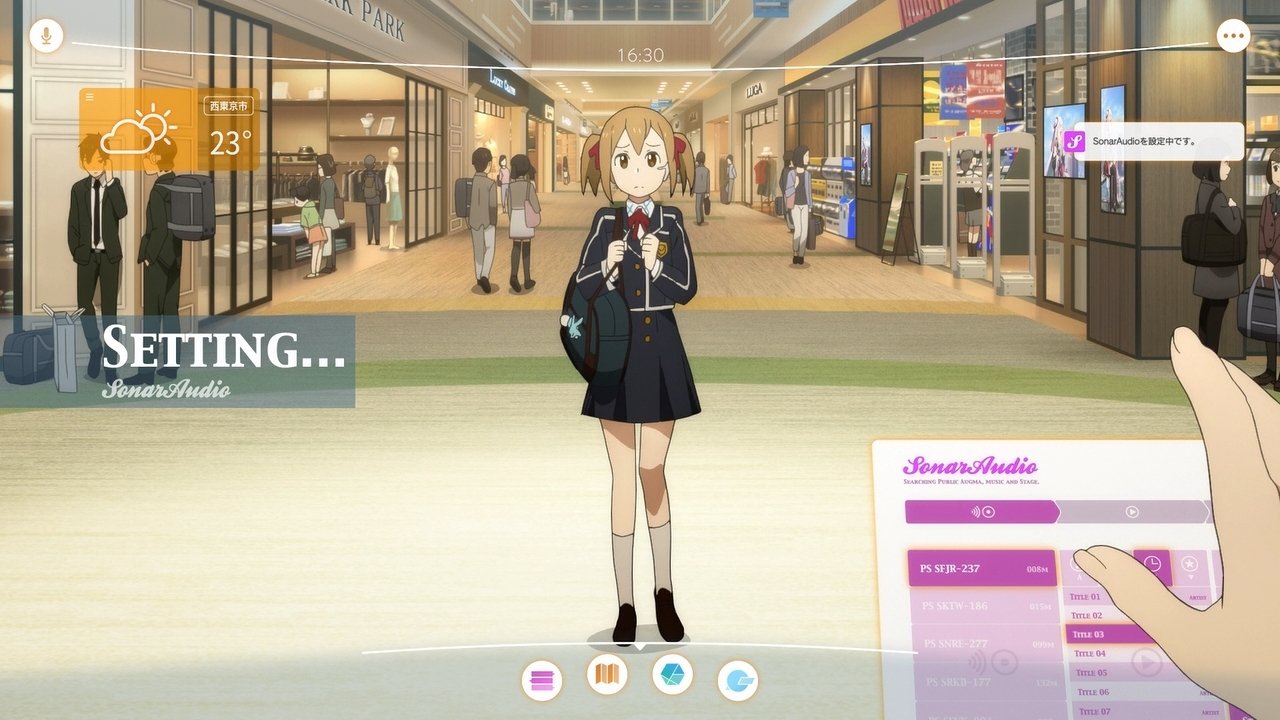Open the blue circle app icon
The height and width of the screenshot is (720, 1280).
tap(738, 681)
